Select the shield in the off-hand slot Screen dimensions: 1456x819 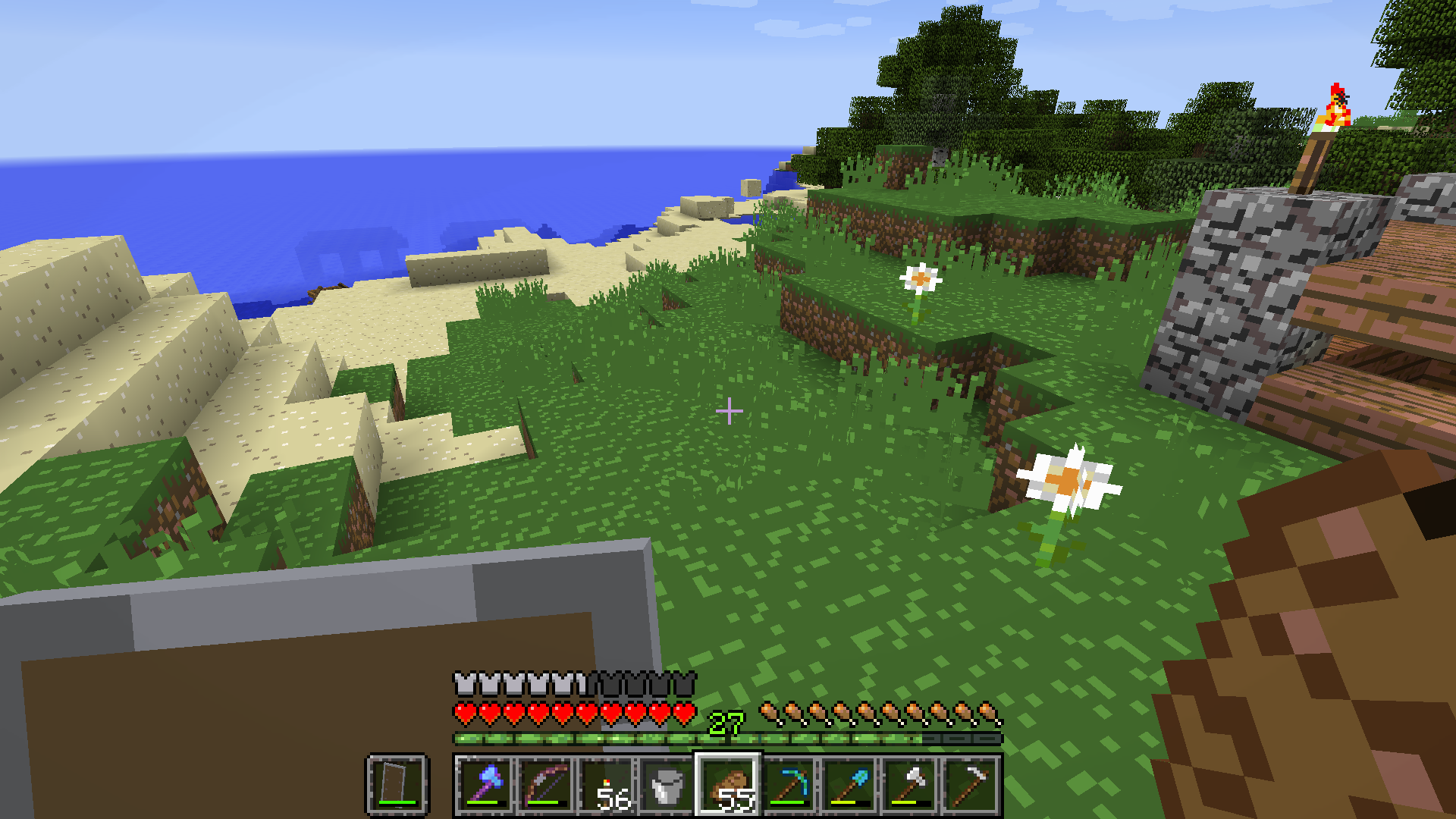tap(397, 785)
